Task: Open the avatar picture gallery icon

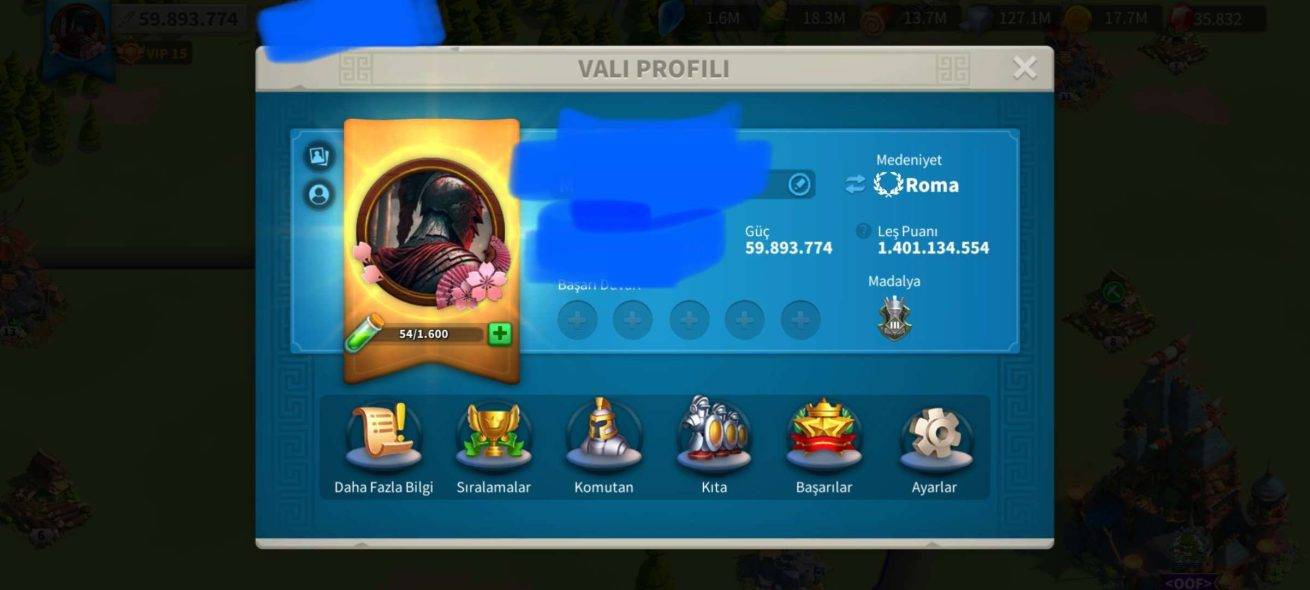Action: 319,156
